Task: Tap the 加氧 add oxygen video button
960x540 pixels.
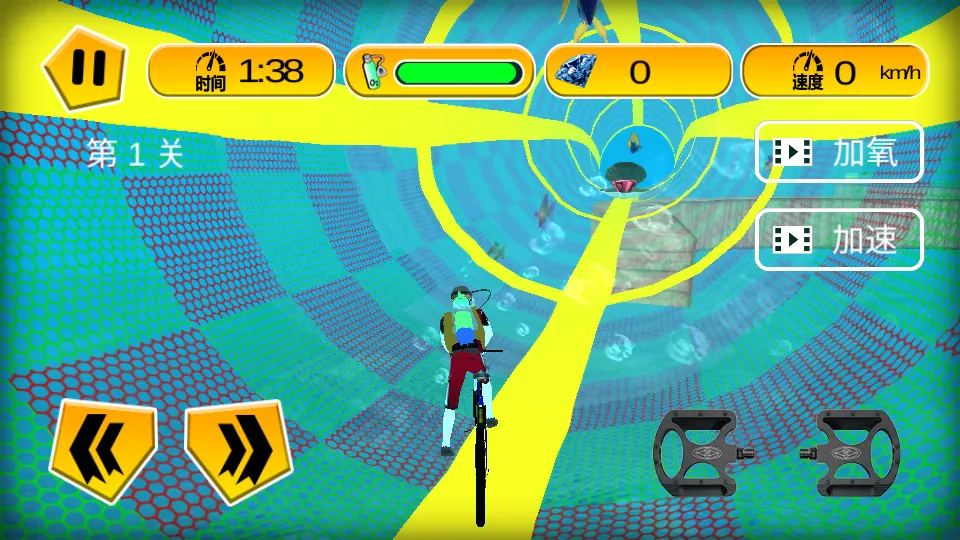Action: [838, 152]
